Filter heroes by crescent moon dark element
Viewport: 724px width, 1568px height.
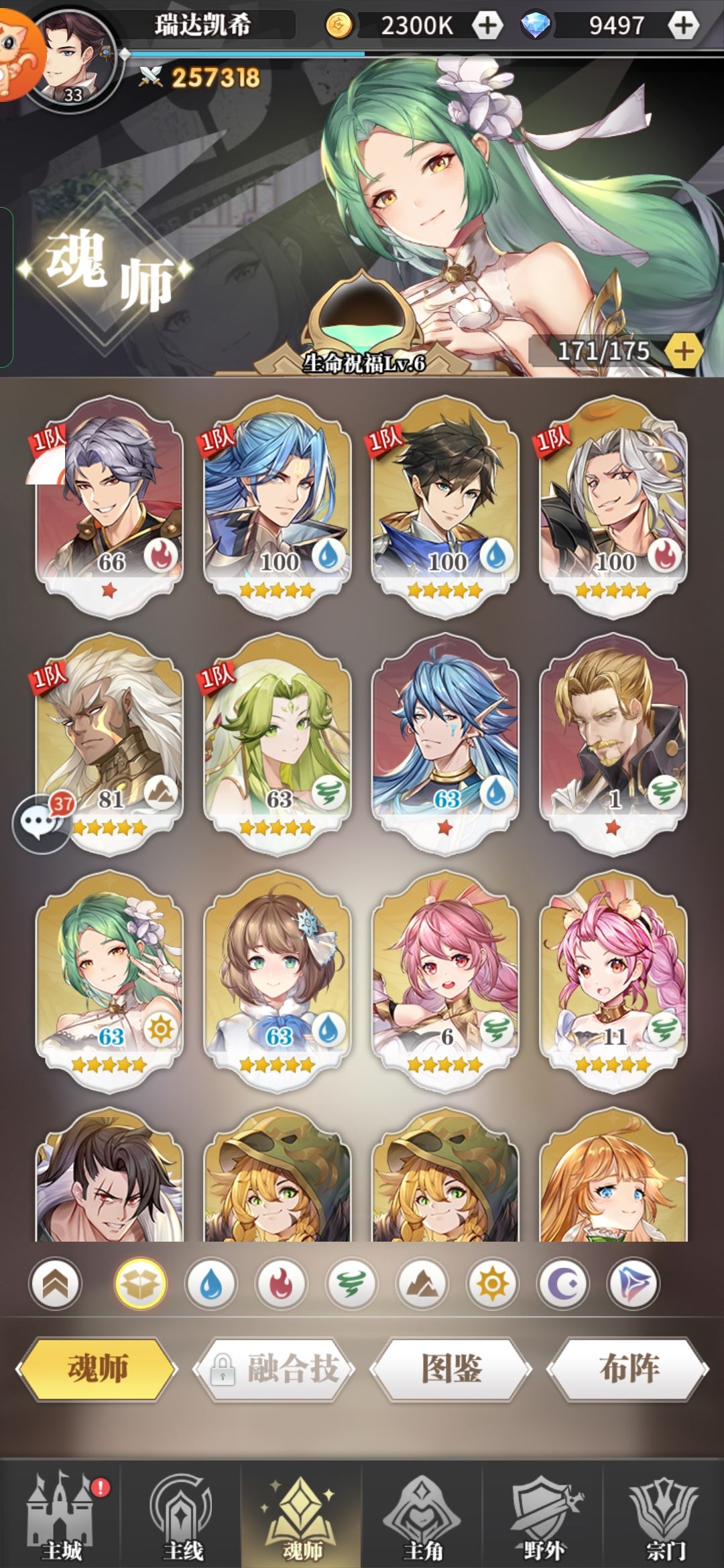(x=563, y=1283)
